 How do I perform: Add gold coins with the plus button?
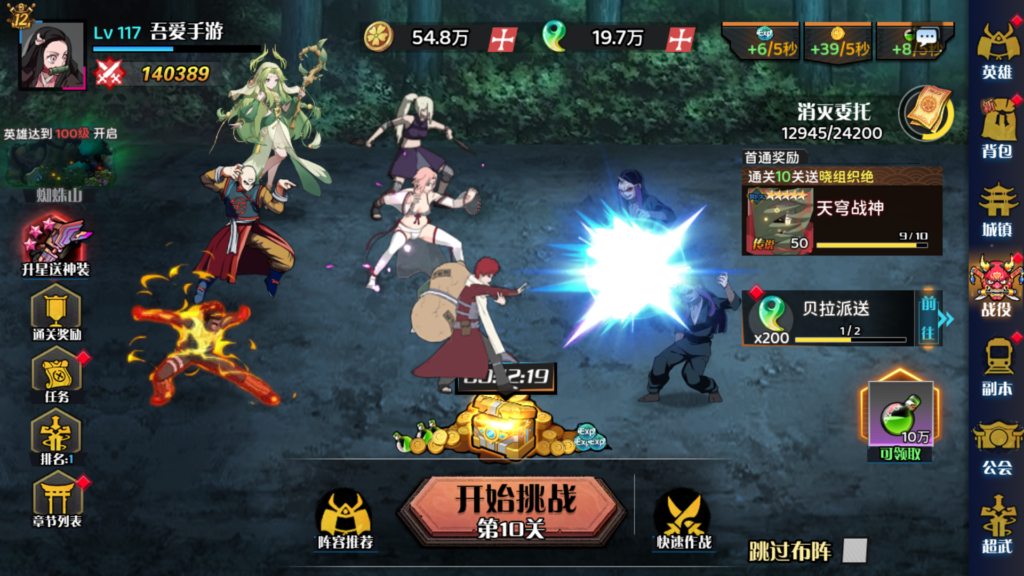[x=502, y=39]
